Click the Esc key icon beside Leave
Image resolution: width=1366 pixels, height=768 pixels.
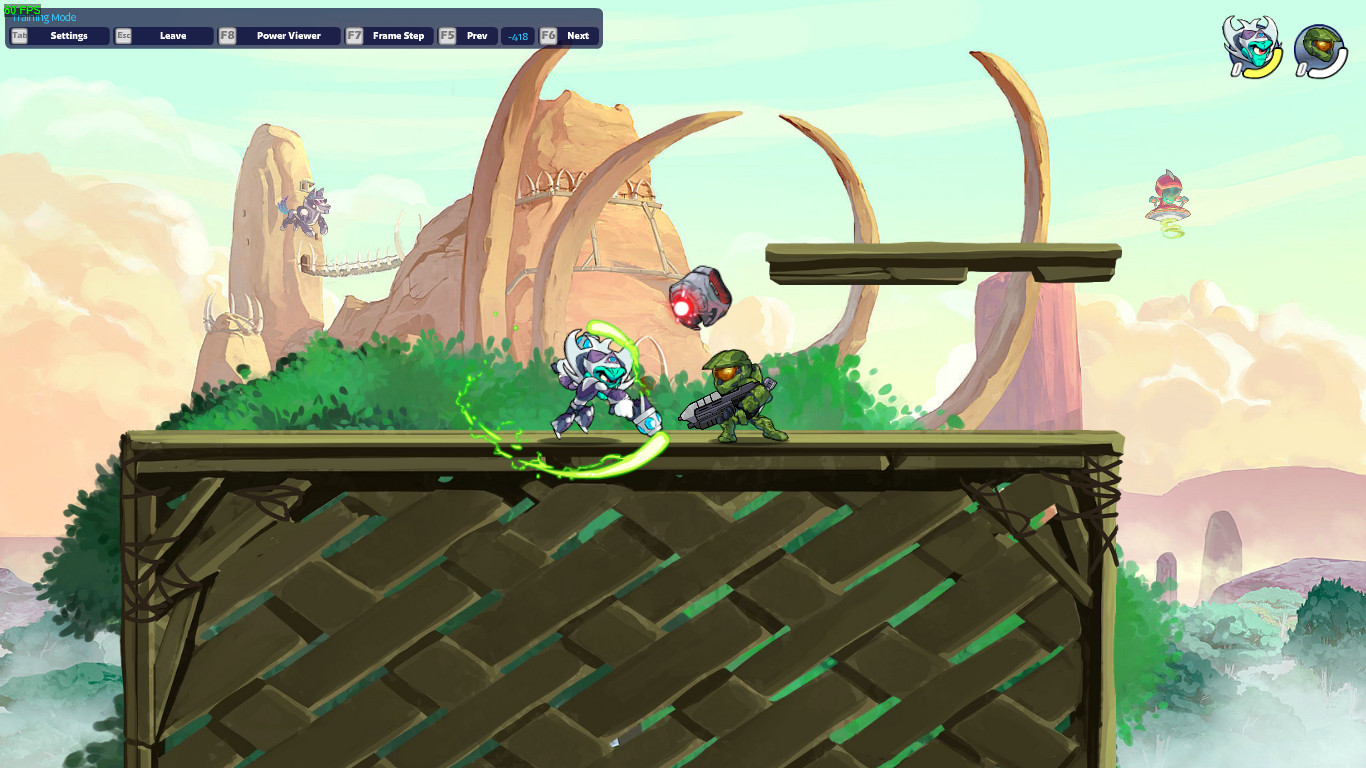click(x=124, y=35)
